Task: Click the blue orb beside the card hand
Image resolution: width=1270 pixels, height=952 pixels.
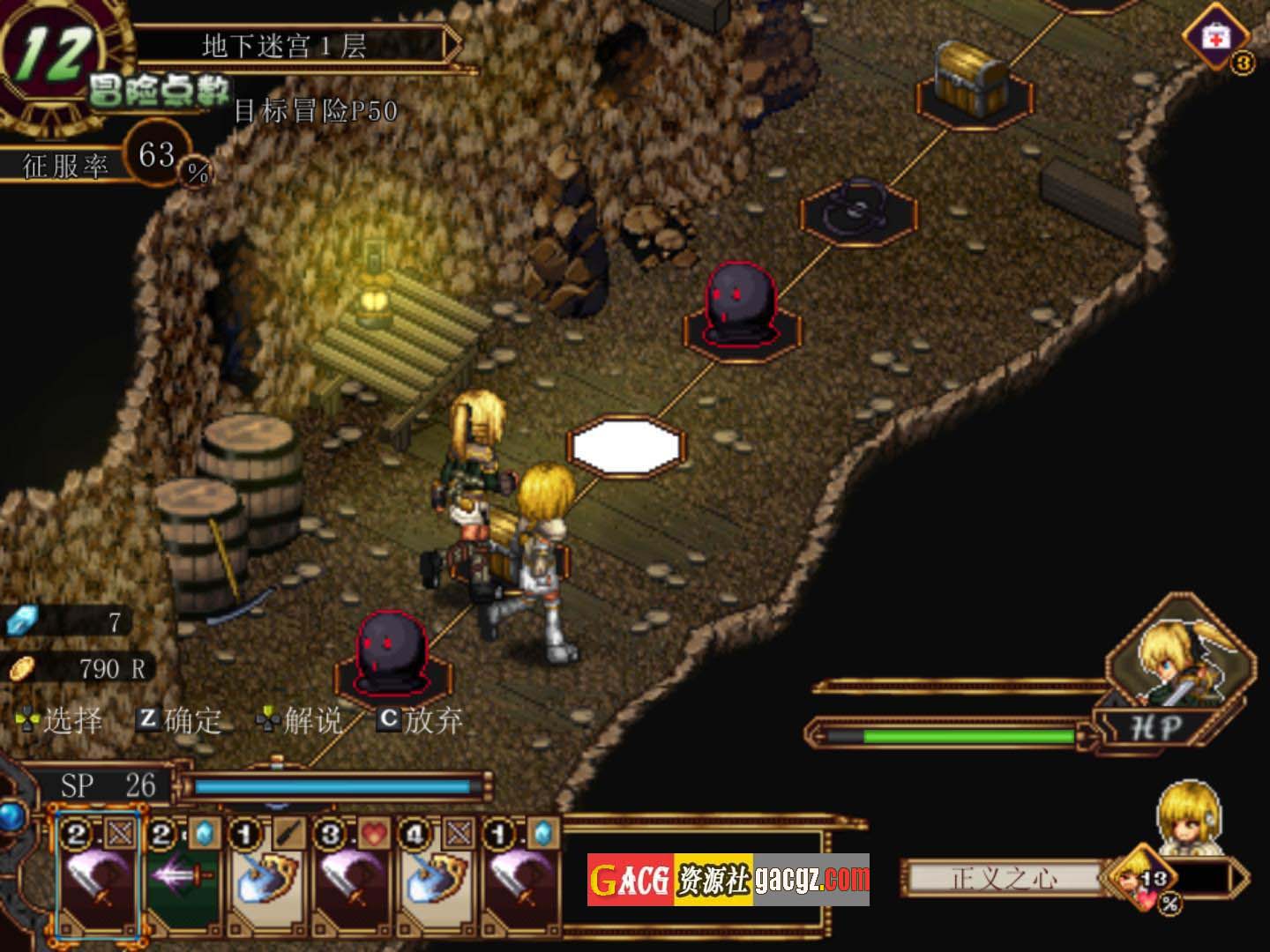Action: pos(11,816)
